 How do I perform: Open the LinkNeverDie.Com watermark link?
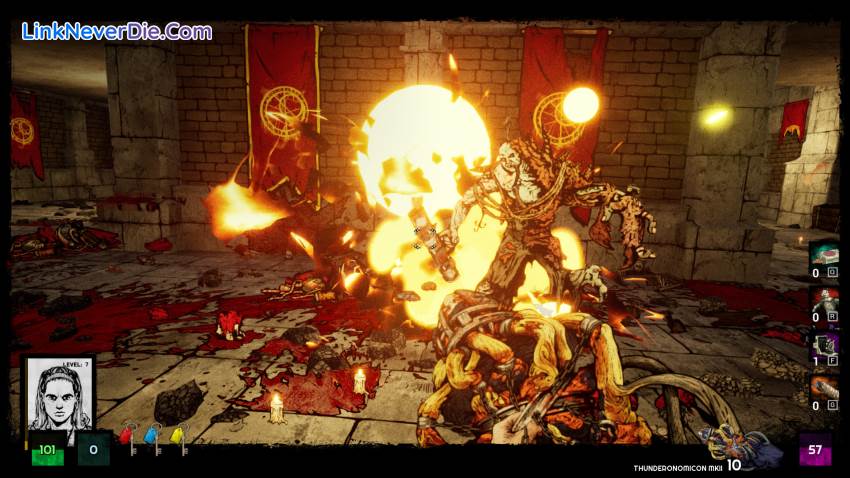pyautogui.click(x=117, y=31)
